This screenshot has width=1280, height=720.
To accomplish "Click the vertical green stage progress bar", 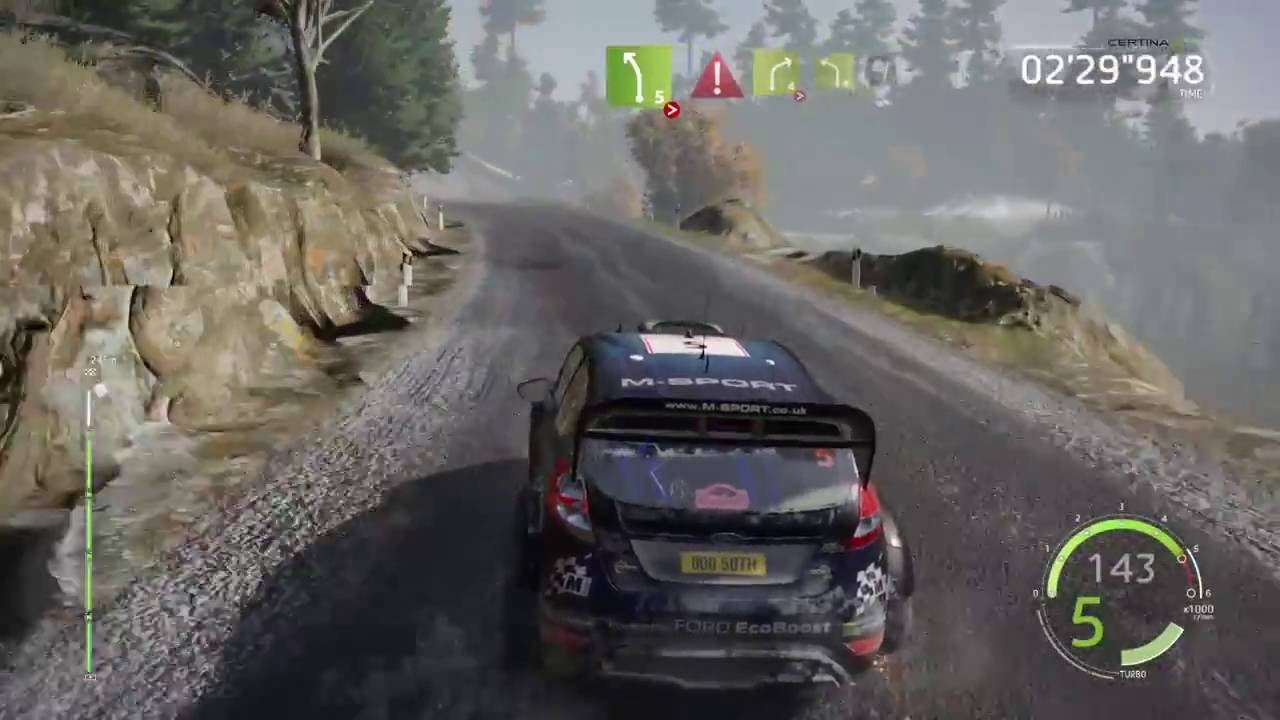I will coord(89,520).
